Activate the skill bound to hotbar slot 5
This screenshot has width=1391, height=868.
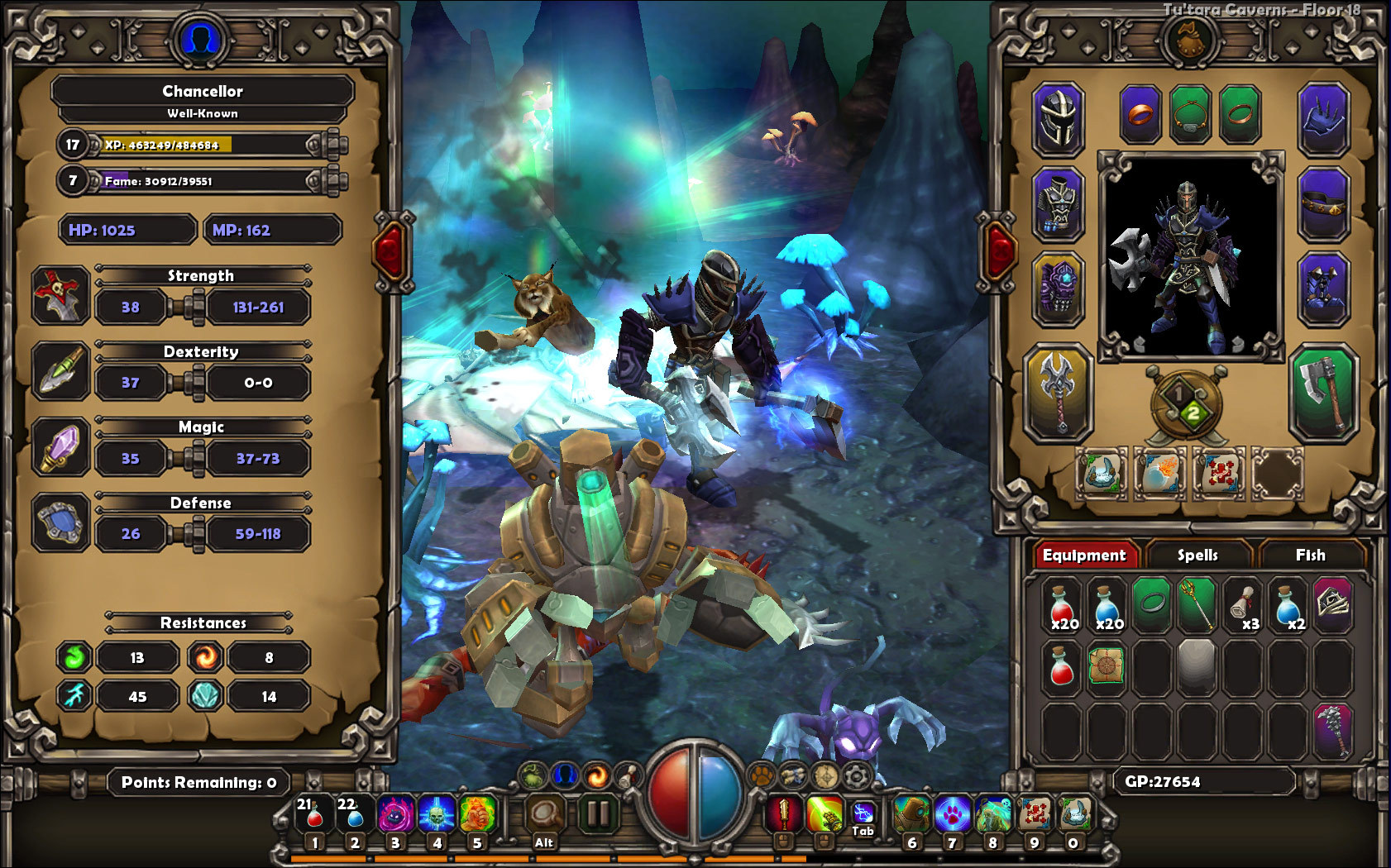pos(478,814)
